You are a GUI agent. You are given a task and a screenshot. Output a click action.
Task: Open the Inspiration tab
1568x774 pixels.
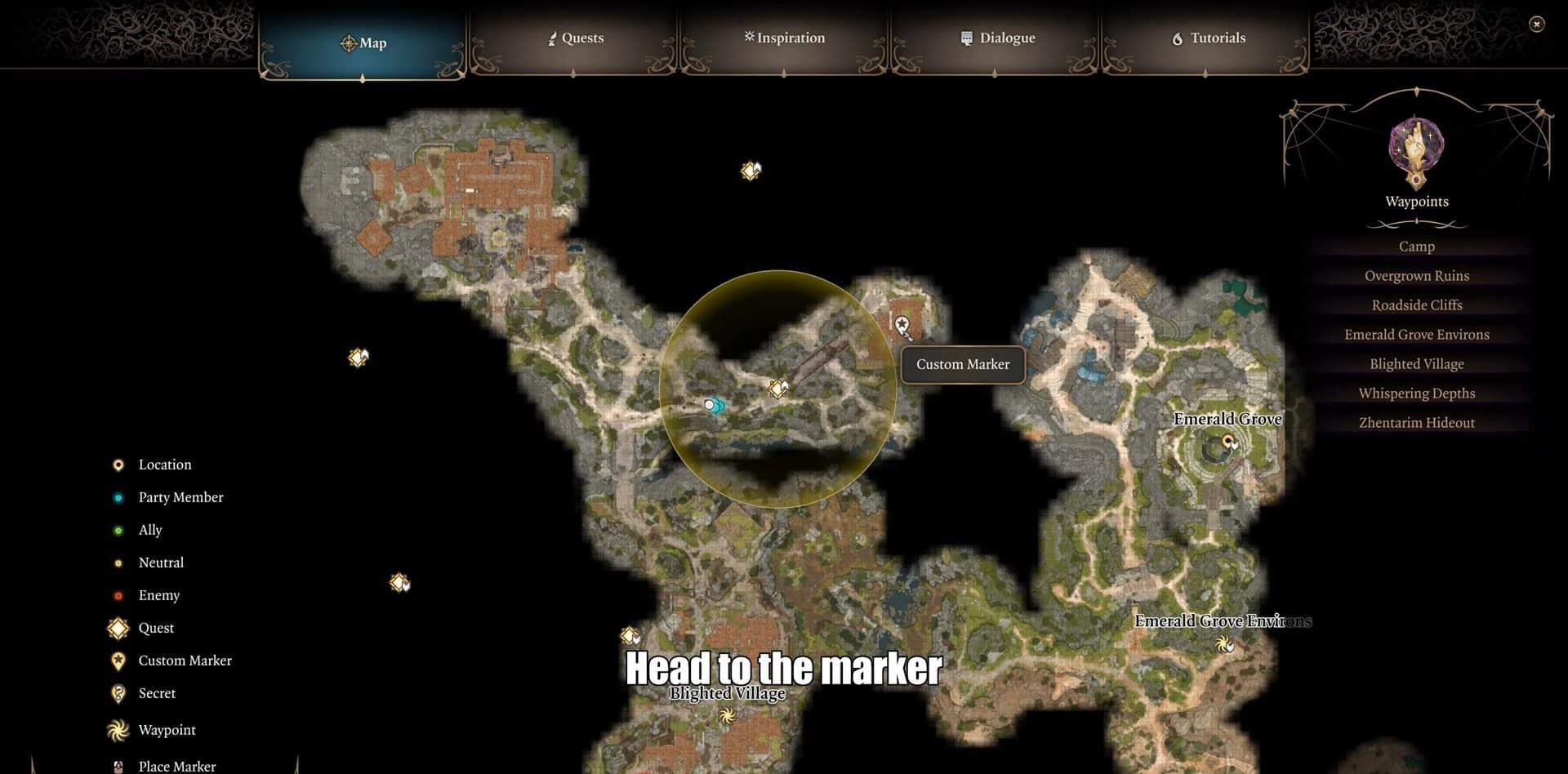click(784, 38)
